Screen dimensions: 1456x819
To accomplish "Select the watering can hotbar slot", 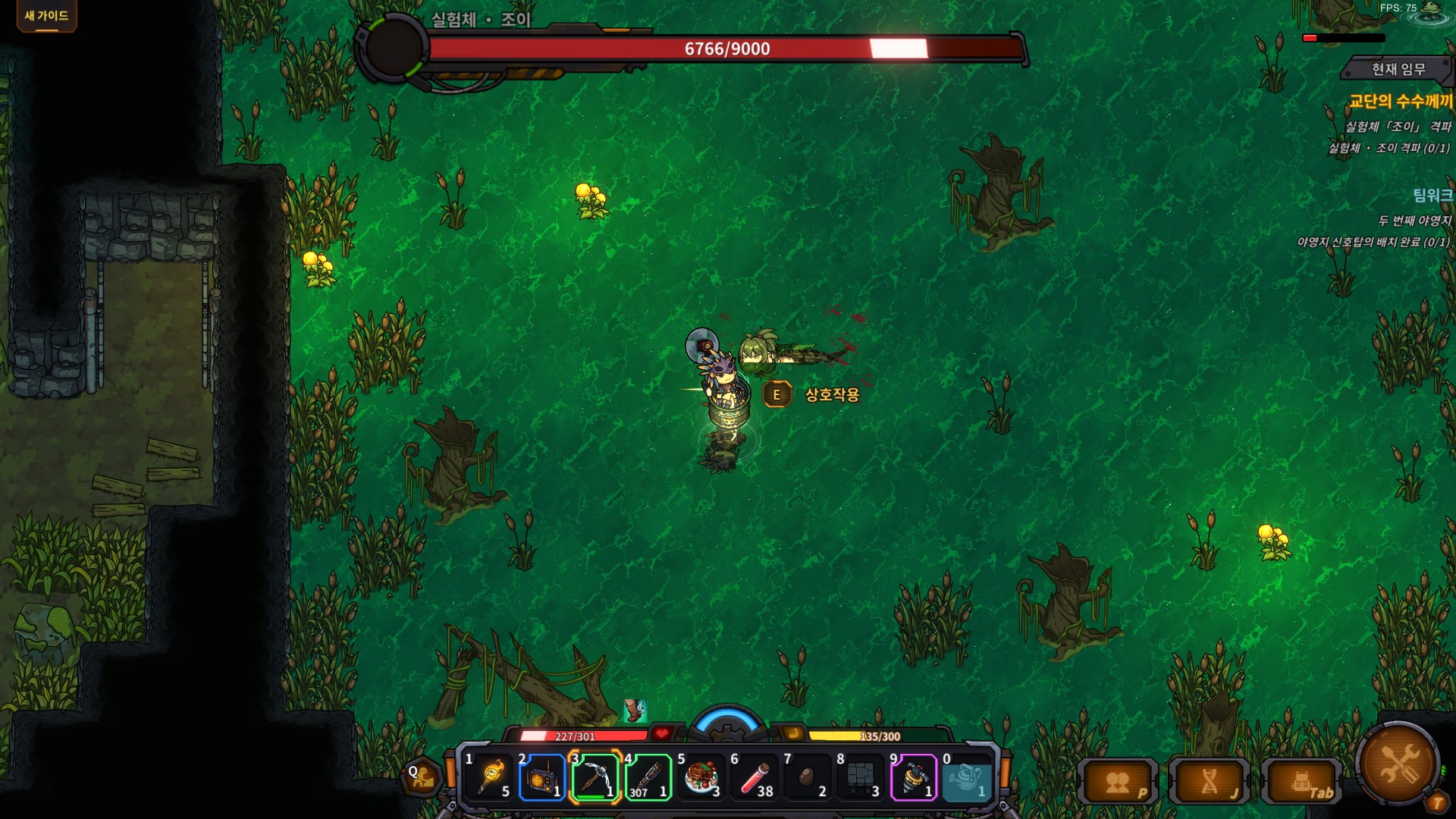I will [966, 777].
